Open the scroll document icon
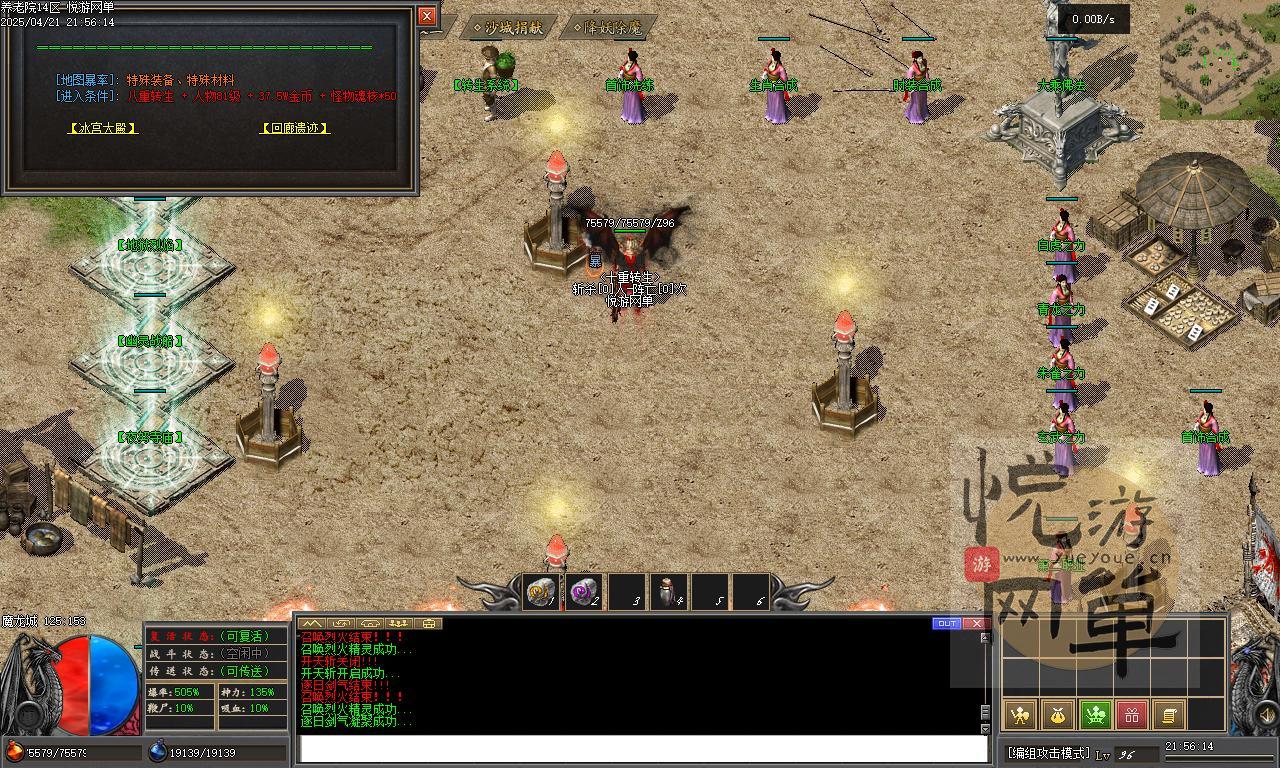Screen dimensions: 1280x768 click(1168, 714)
